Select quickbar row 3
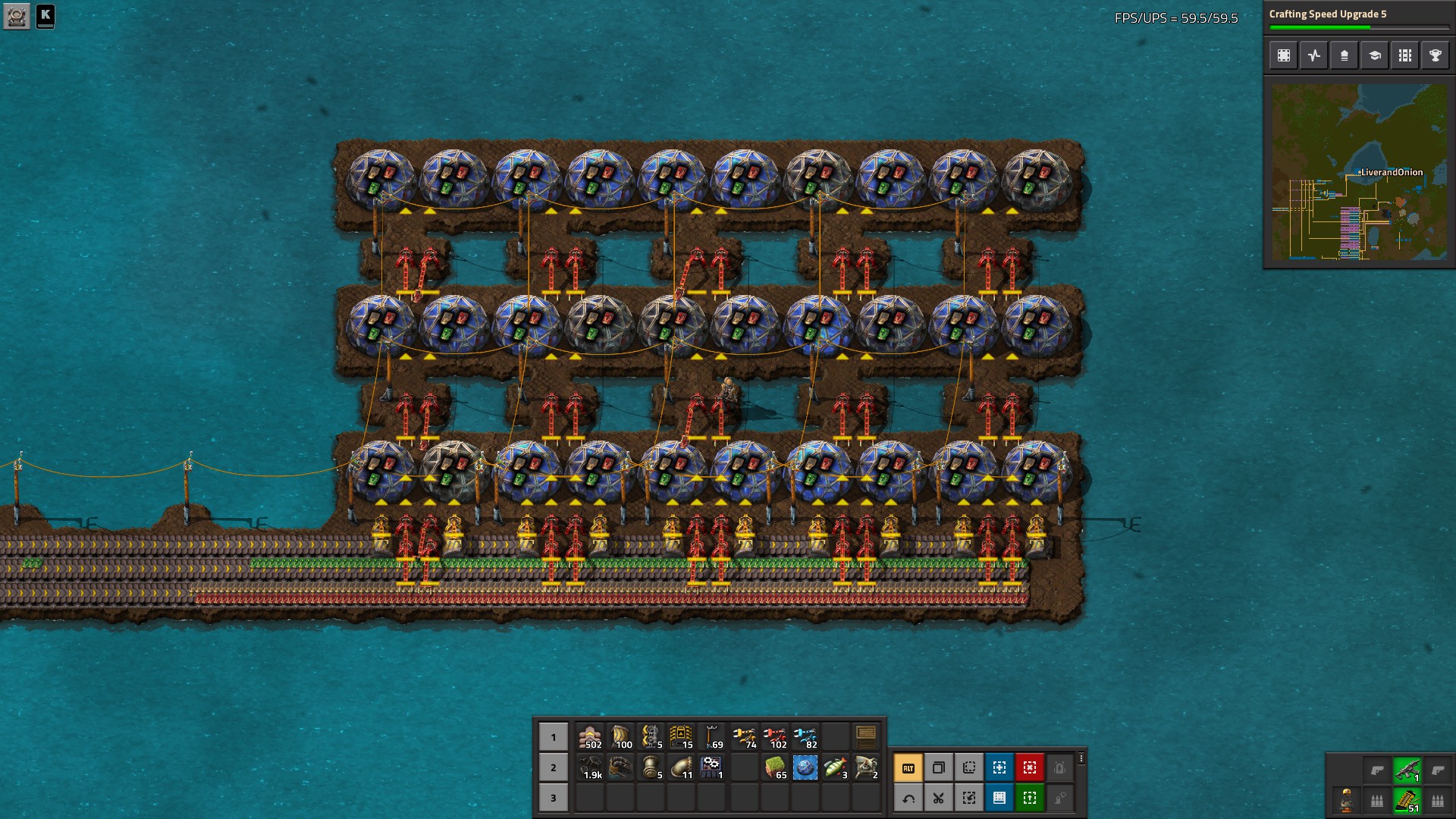This screenshot has width=1456, height=819. tap(553, 798)
